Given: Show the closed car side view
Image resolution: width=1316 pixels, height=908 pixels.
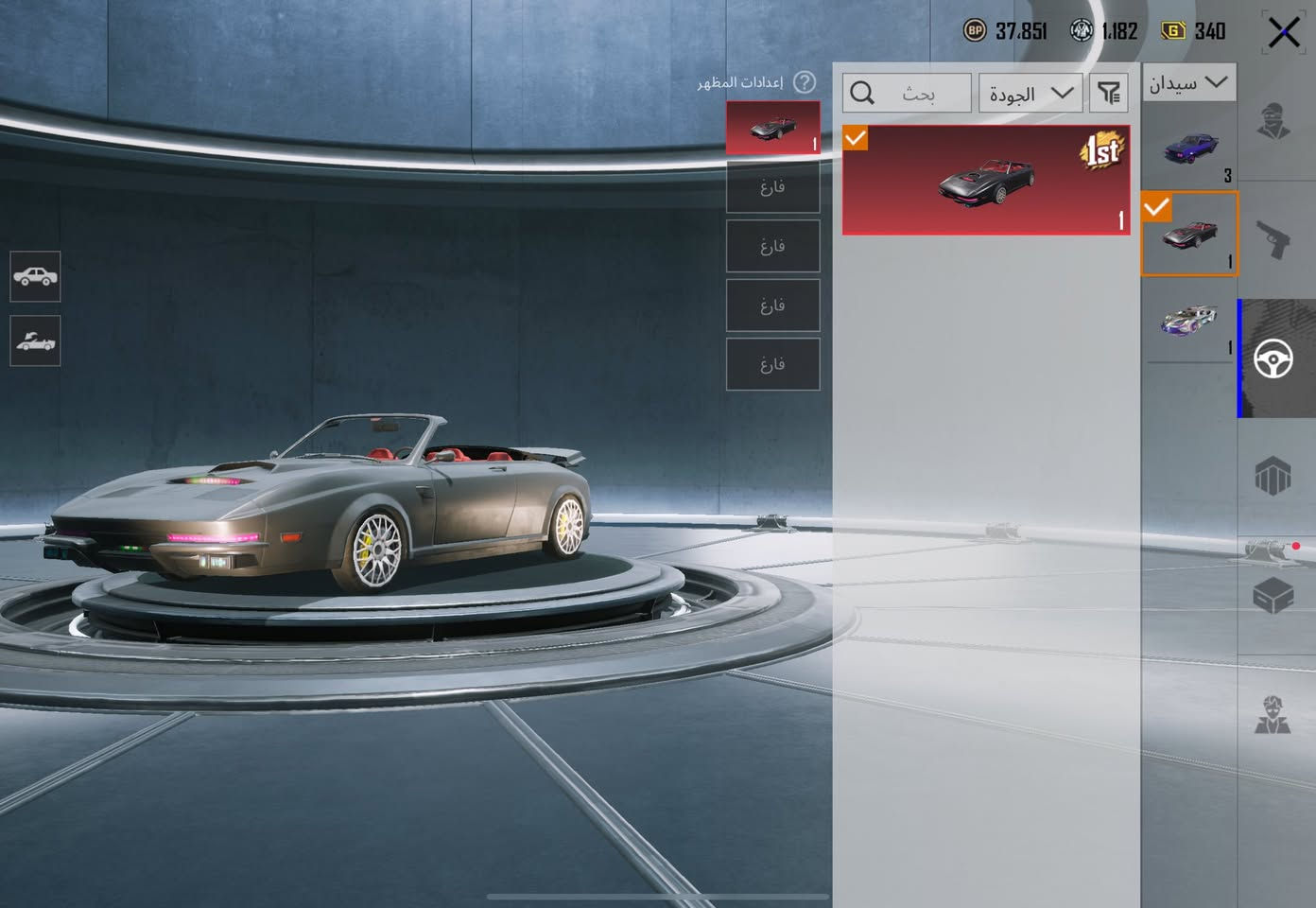Looking at the screenshot, I should [x=35, y=276].
